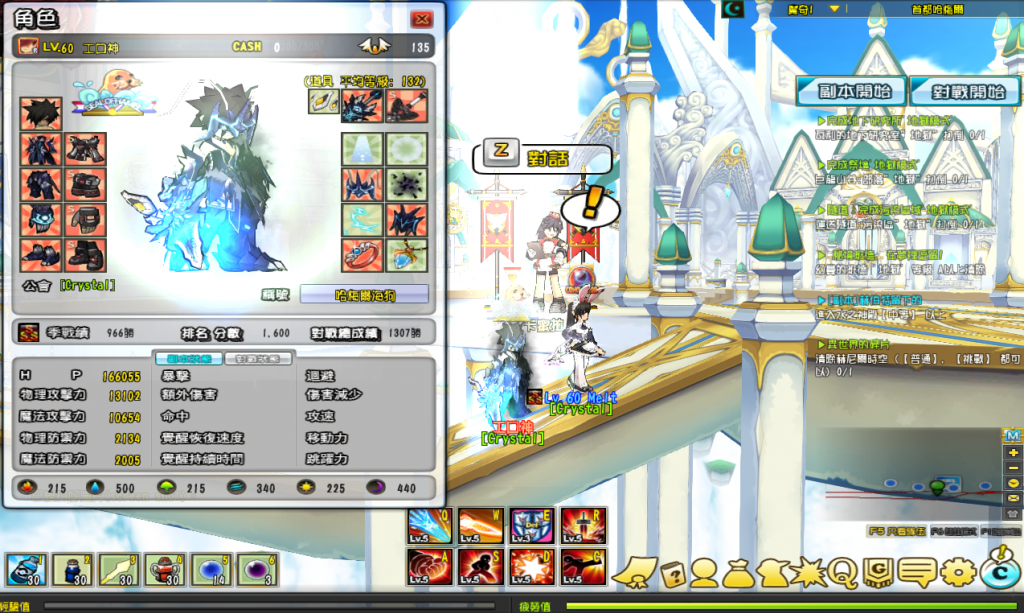Screen dimensions: 1024x613
Task: Select the dungeon stats tab (副本狀態)
Action: tap(181, 358)
